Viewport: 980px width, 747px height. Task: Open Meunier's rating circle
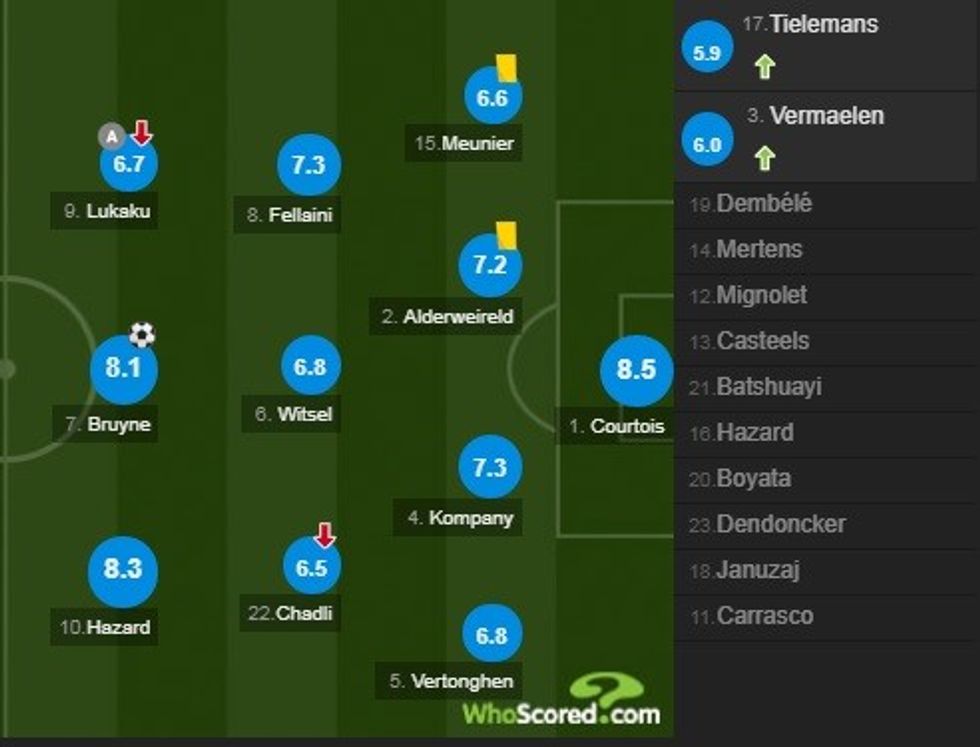(x=492, y=98)
